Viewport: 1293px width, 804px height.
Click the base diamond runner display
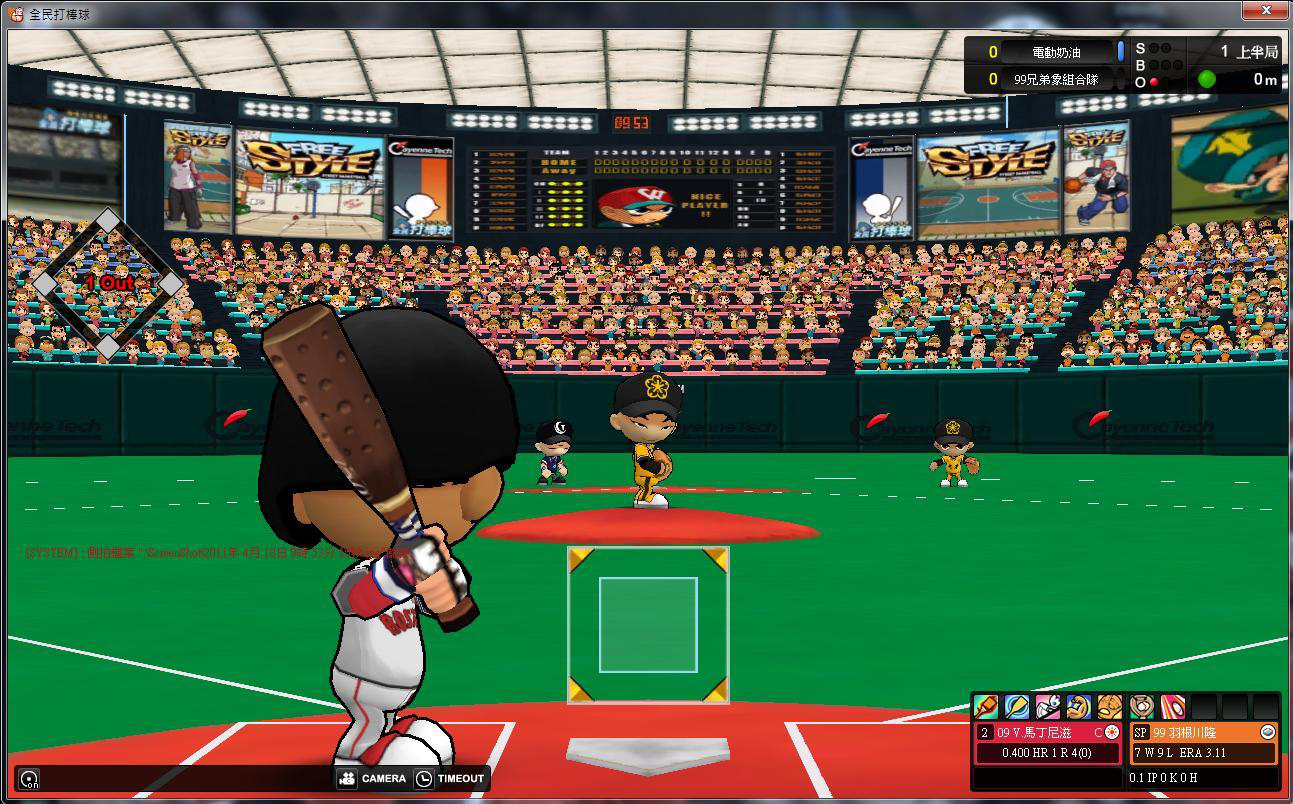tap(108, 284)
